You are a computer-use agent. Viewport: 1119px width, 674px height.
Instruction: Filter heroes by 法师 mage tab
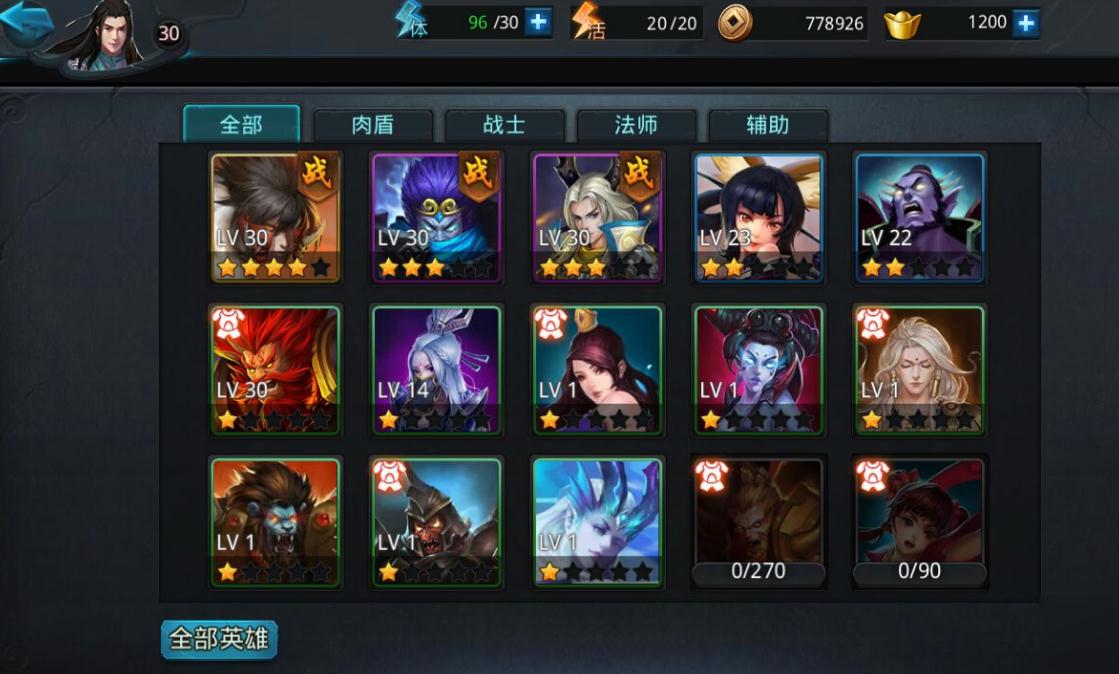click(x=637, y=125)
